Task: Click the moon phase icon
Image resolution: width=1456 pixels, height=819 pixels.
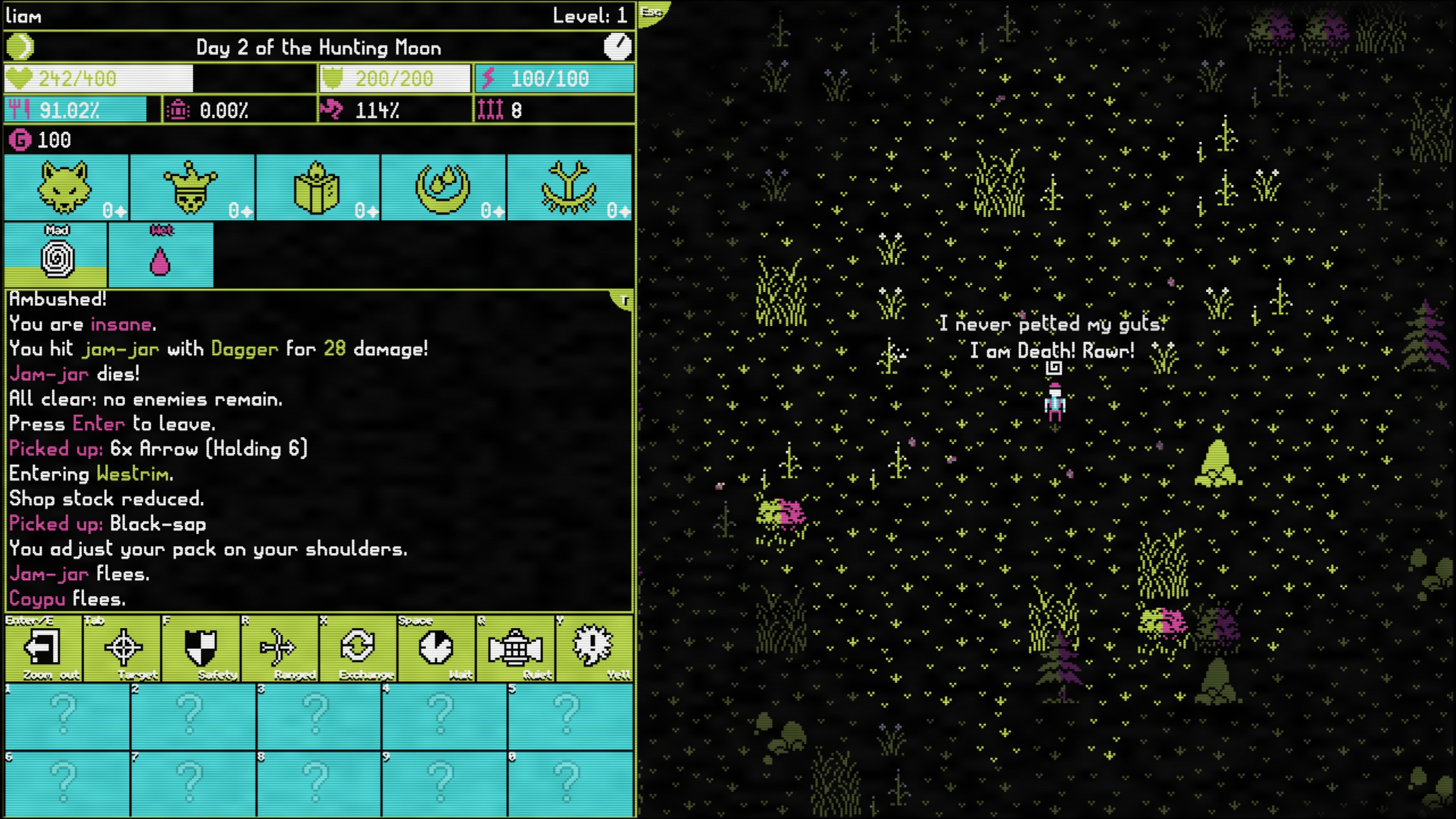Action: click(20, 47)
